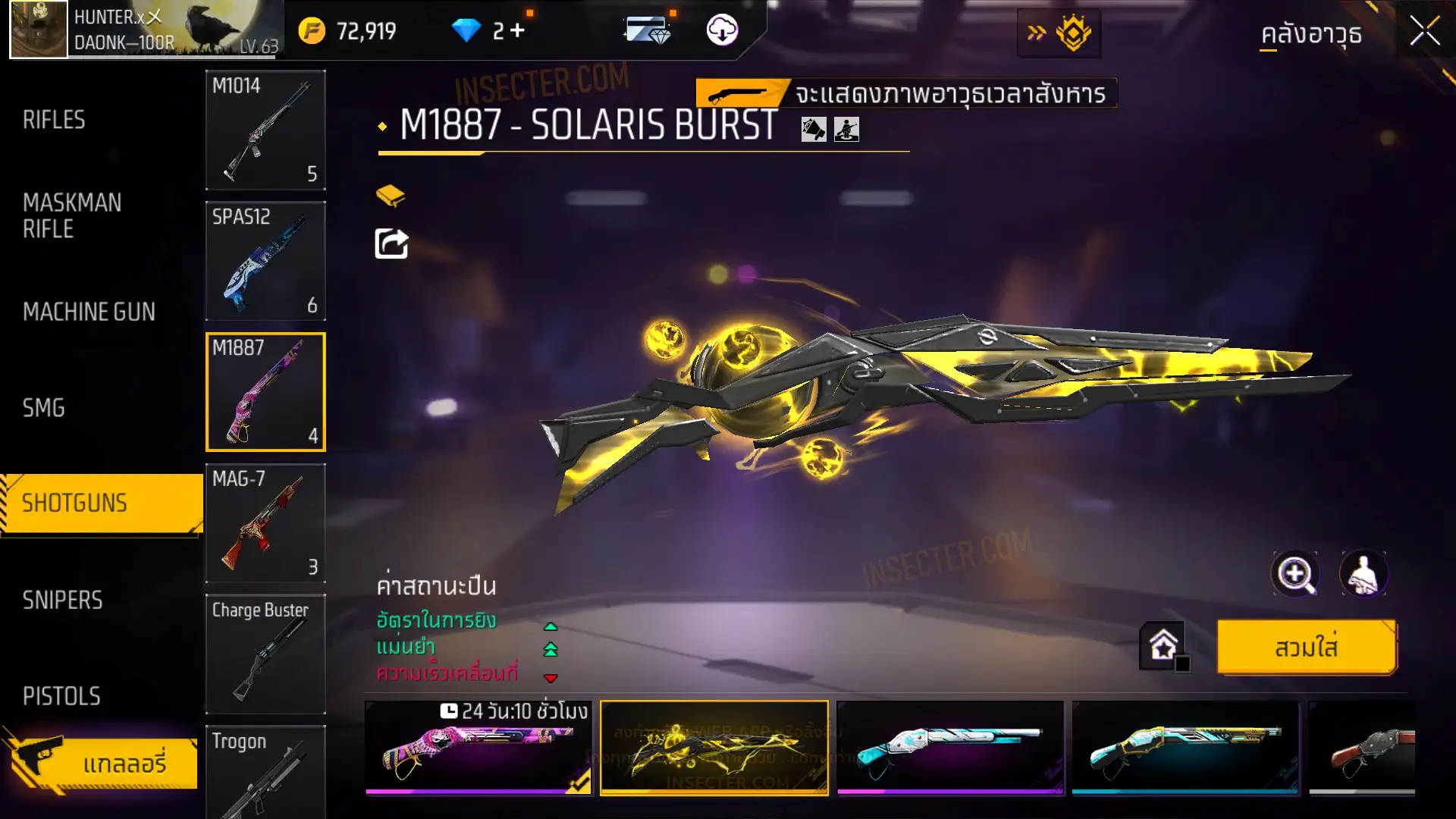This screenshot has height=819, width=1456.
Task: Zoom in with the magnifier icon
Action: click(x=1294, y=574)
